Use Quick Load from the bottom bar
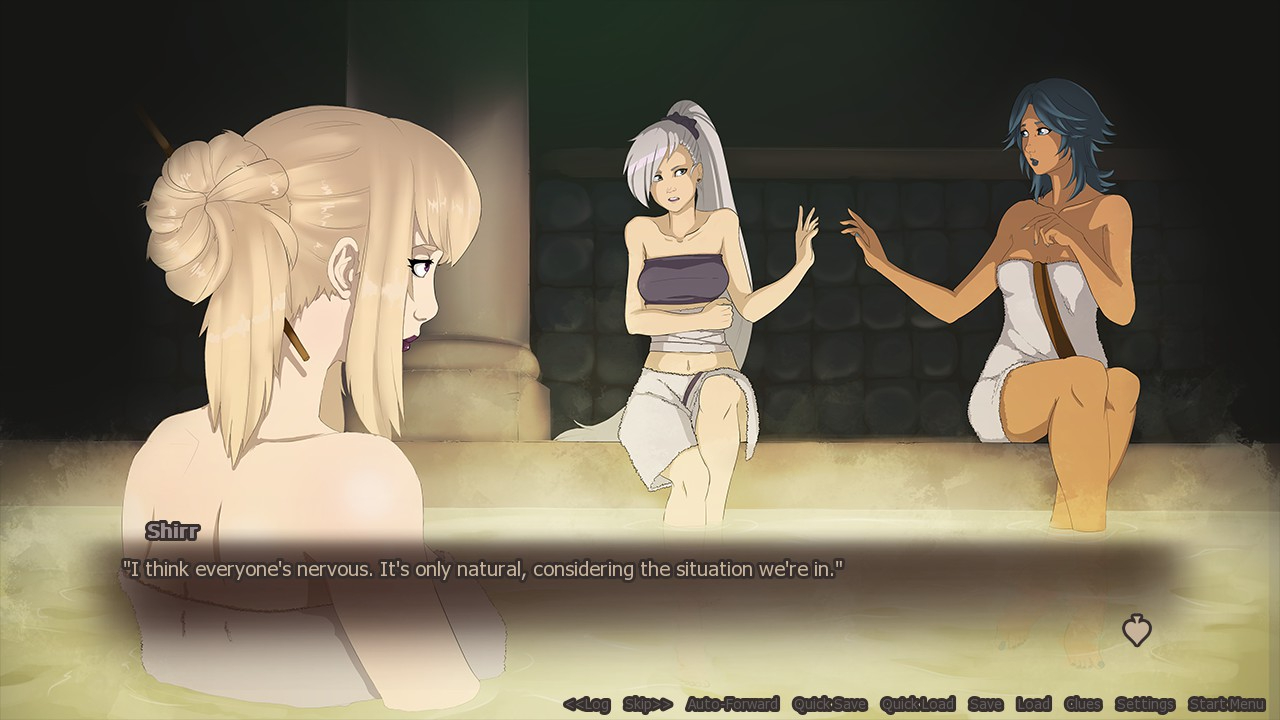The height and width of the screenshot is (720, 1280). tap(917, 704)
